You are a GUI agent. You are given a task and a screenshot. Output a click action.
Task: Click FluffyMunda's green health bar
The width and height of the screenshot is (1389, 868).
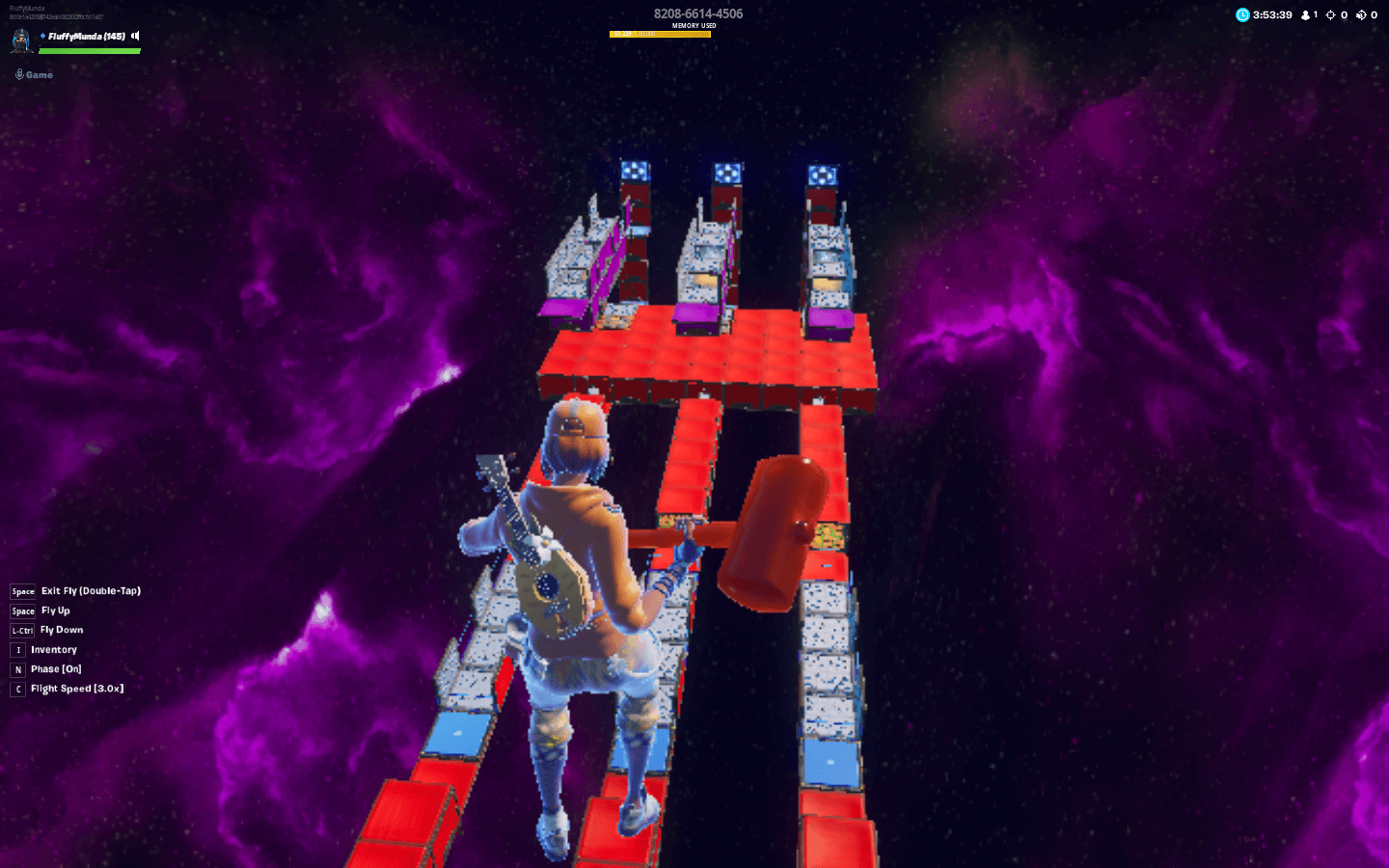tap(90, 50)
